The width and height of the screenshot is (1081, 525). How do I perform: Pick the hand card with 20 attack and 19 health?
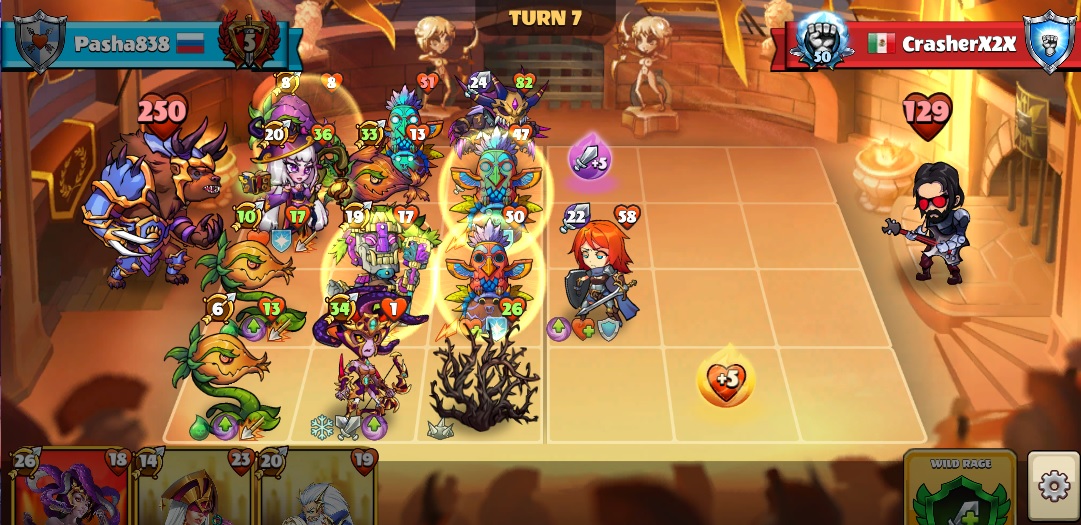click(x=318, y=490)
